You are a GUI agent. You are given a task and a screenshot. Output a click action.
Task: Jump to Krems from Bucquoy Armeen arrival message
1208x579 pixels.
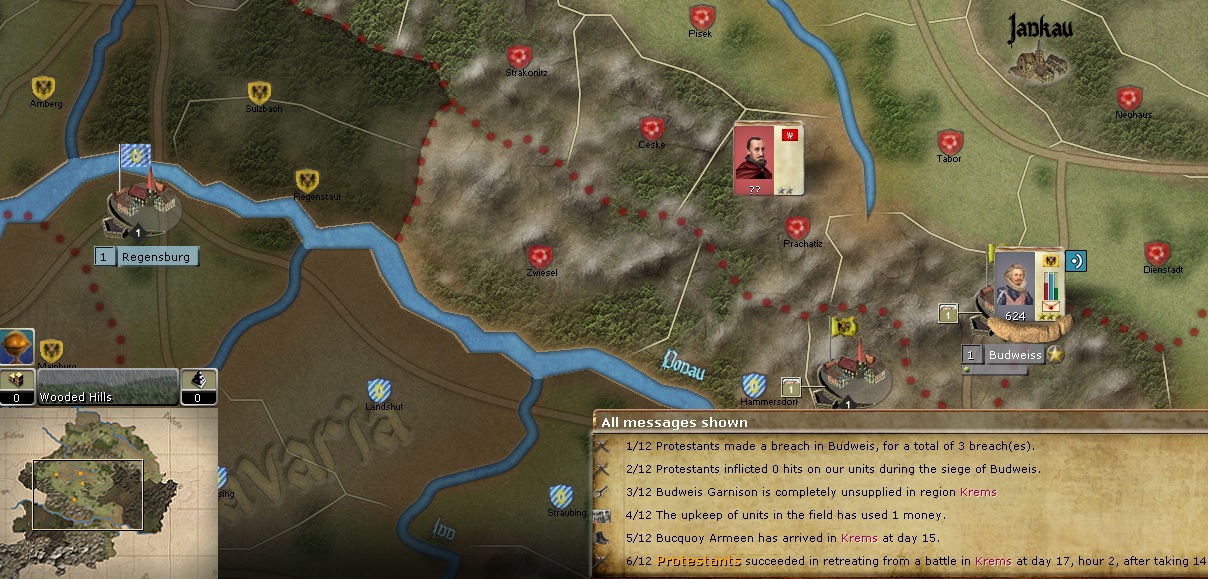pos(858,539)
